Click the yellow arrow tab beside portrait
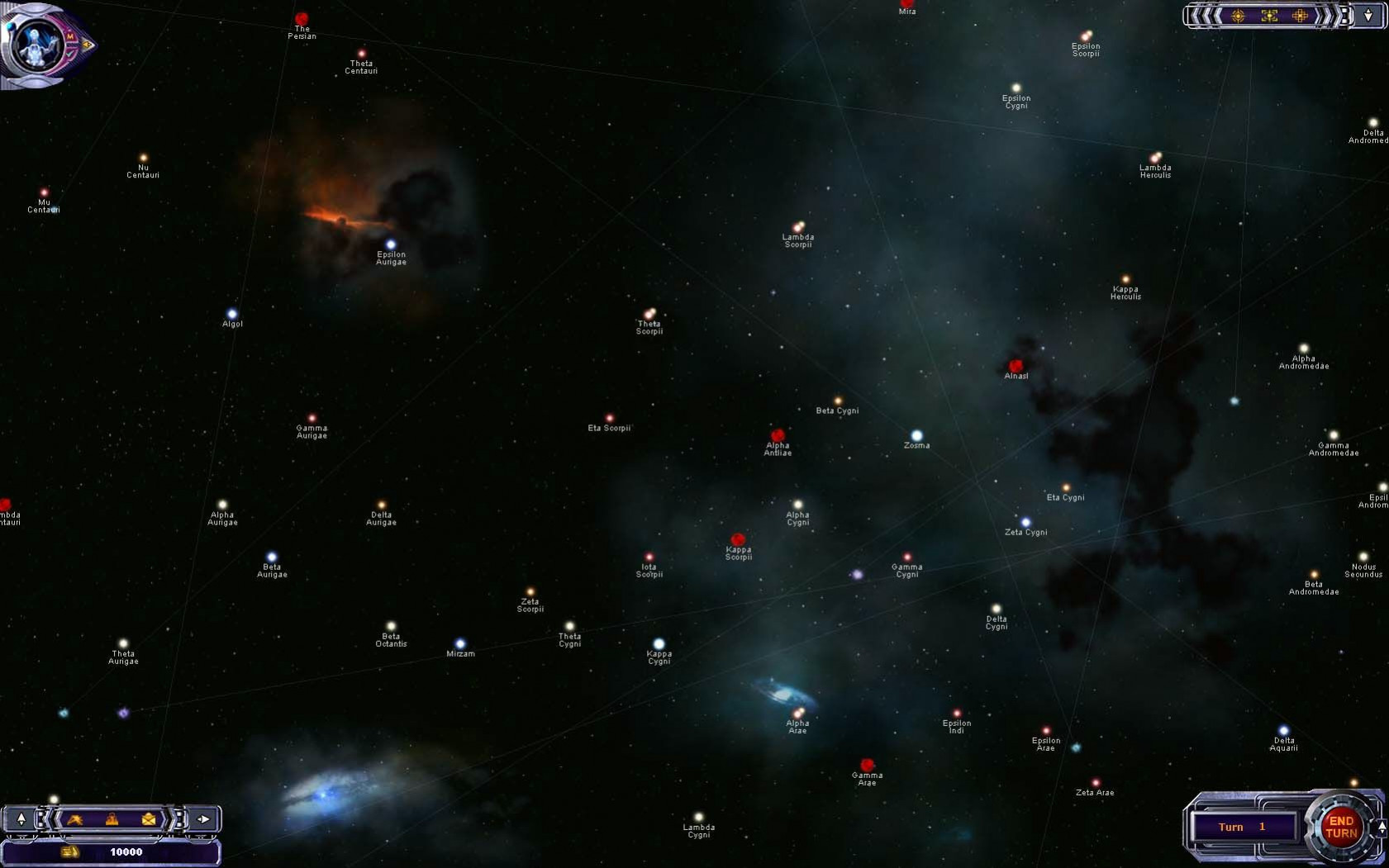Image resolution: width=1389 pixels, height=868 pixels. [x=88, y=45]
